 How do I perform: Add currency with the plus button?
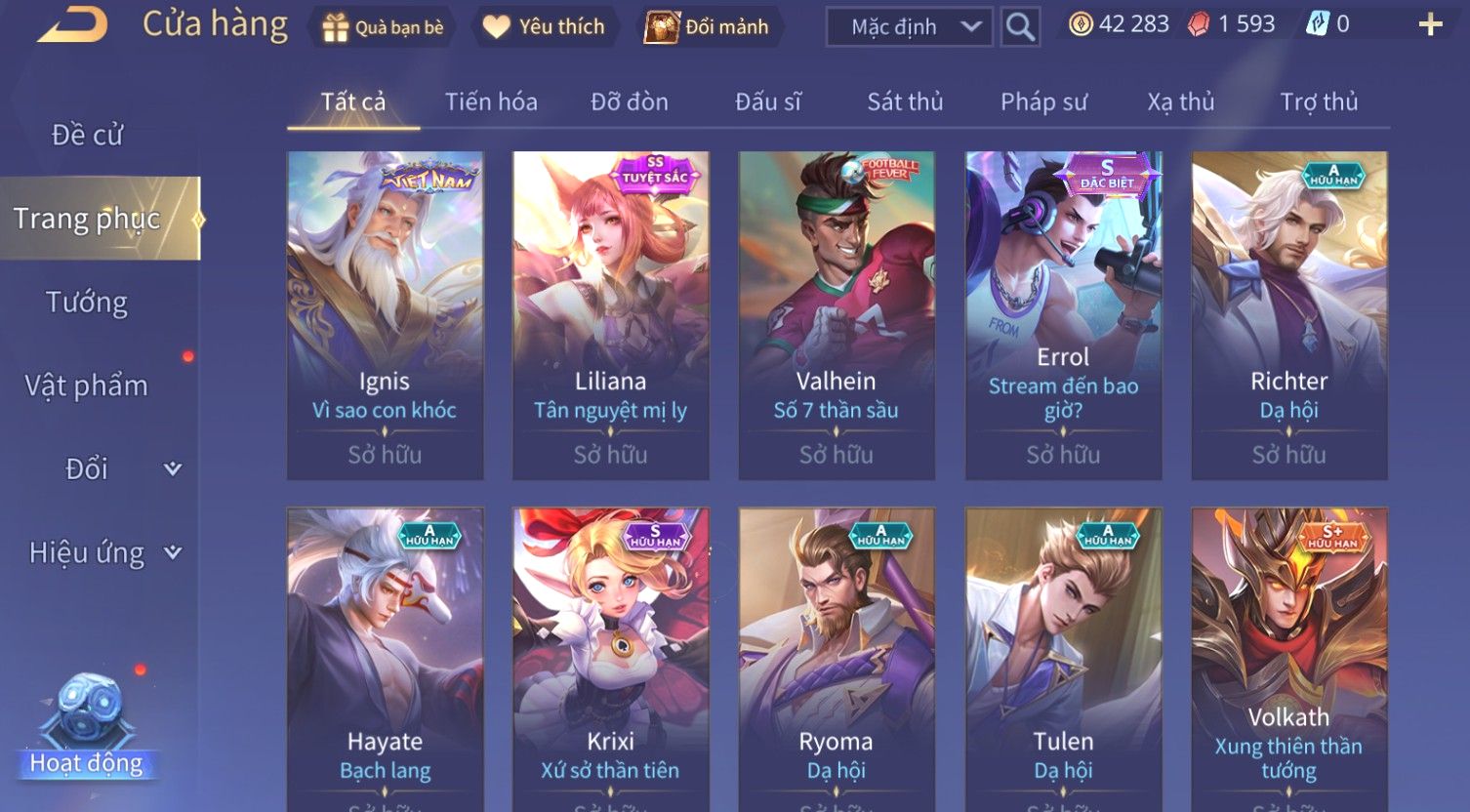pos(1430,25)
